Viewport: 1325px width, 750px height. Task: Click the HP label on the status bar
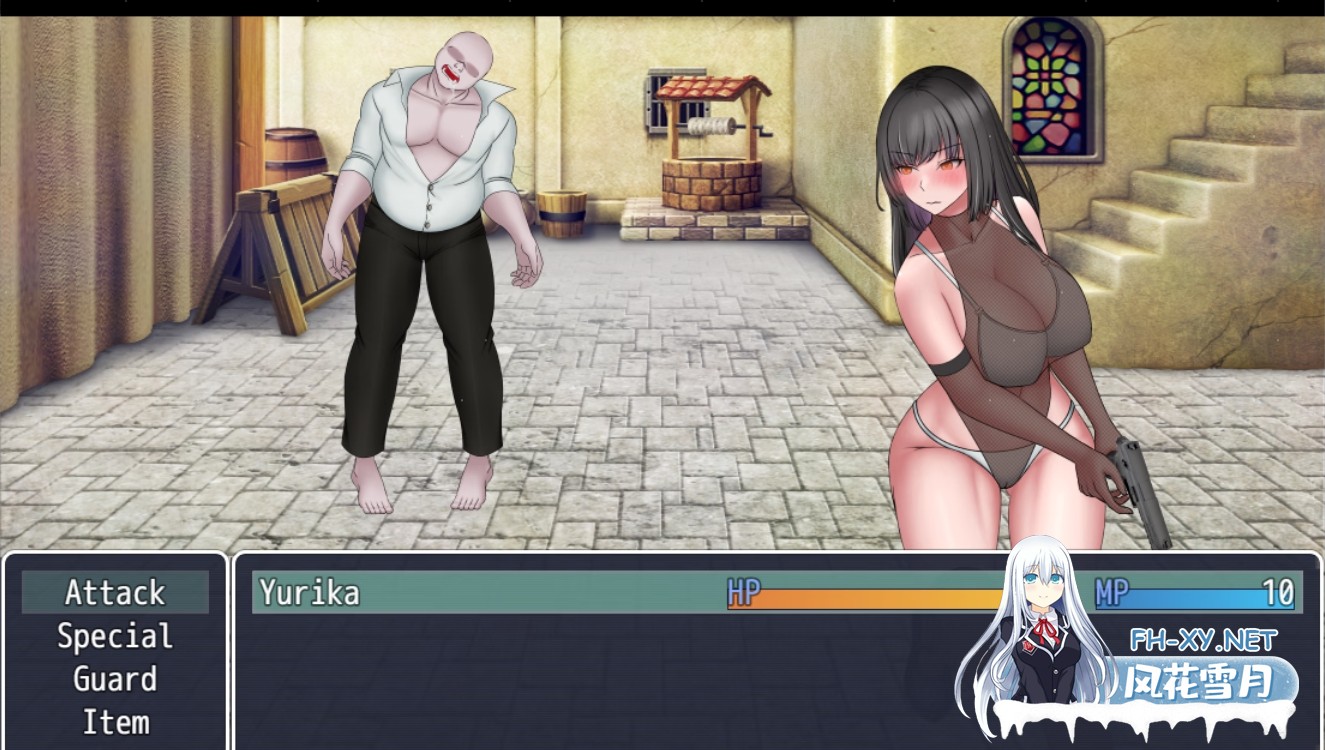coord(745,592)
